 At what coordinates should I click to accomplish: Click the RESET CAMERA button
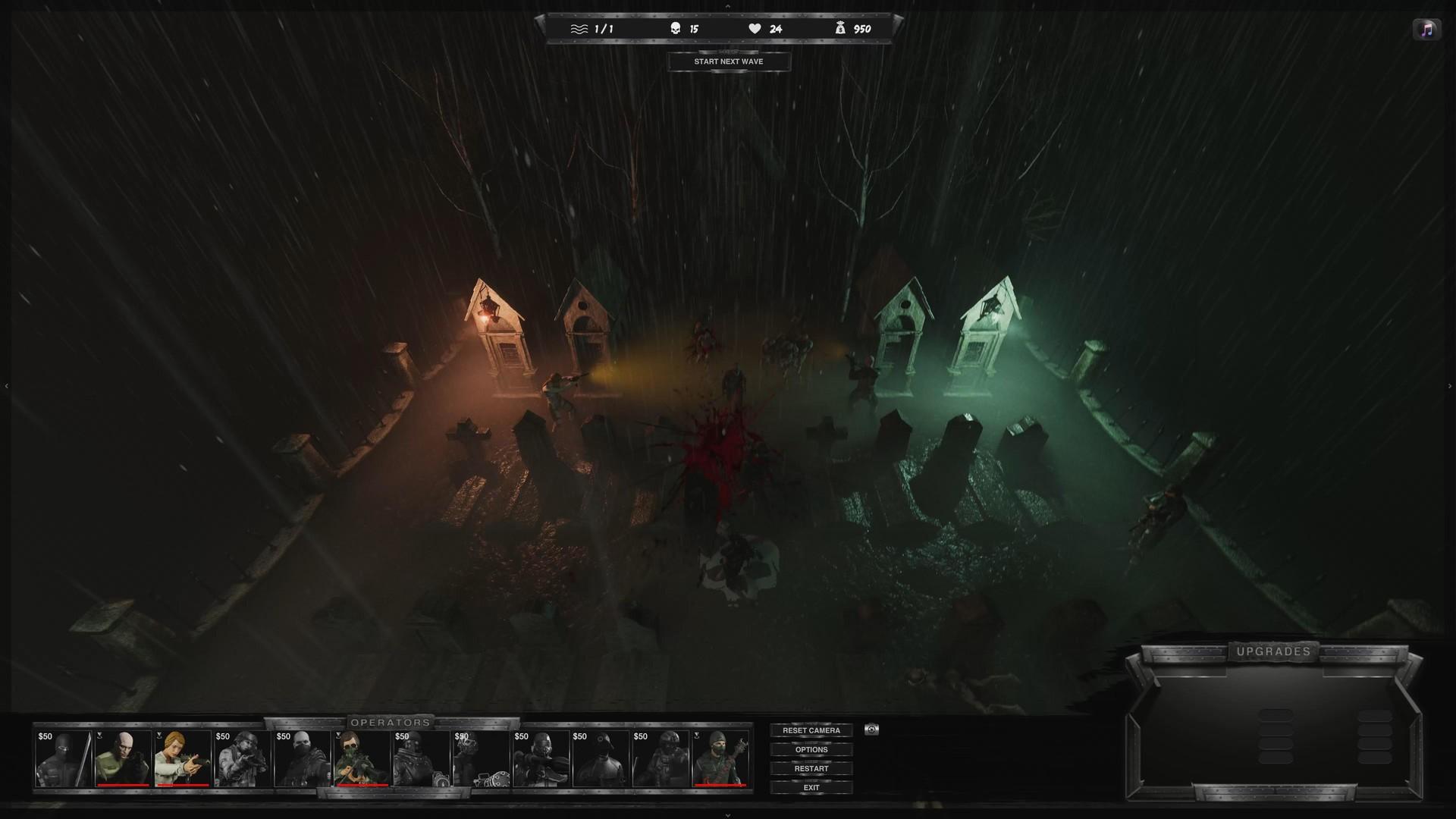coord(811,730)
